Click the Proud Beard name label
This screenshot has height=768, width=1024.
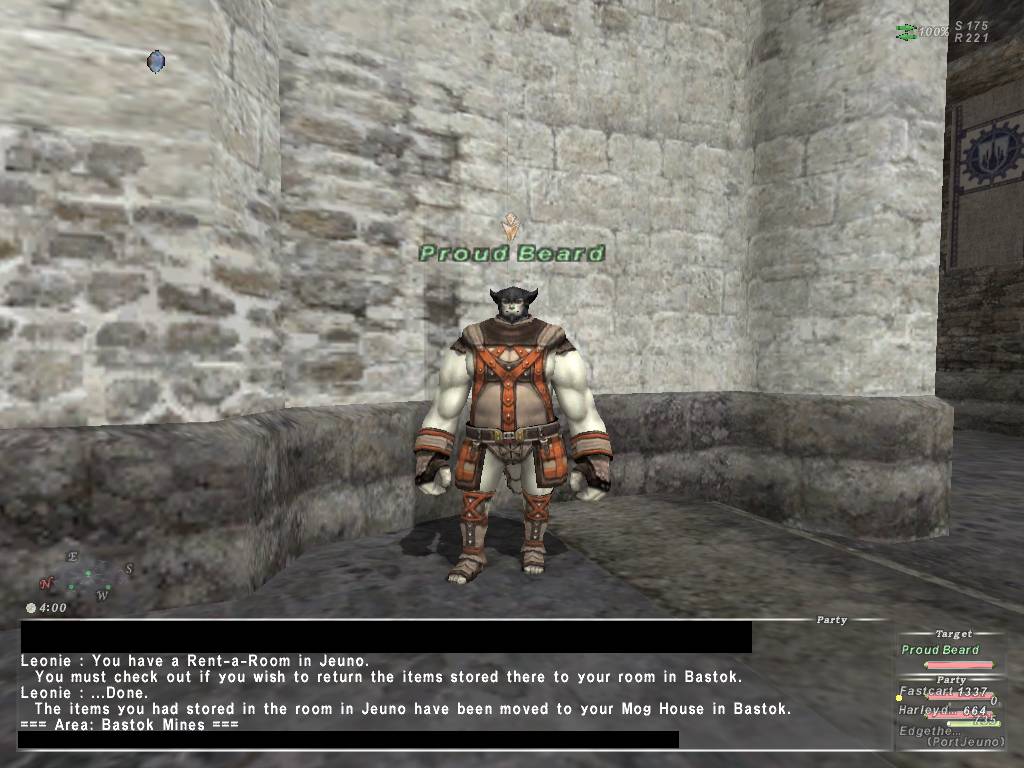click(512, 253)
